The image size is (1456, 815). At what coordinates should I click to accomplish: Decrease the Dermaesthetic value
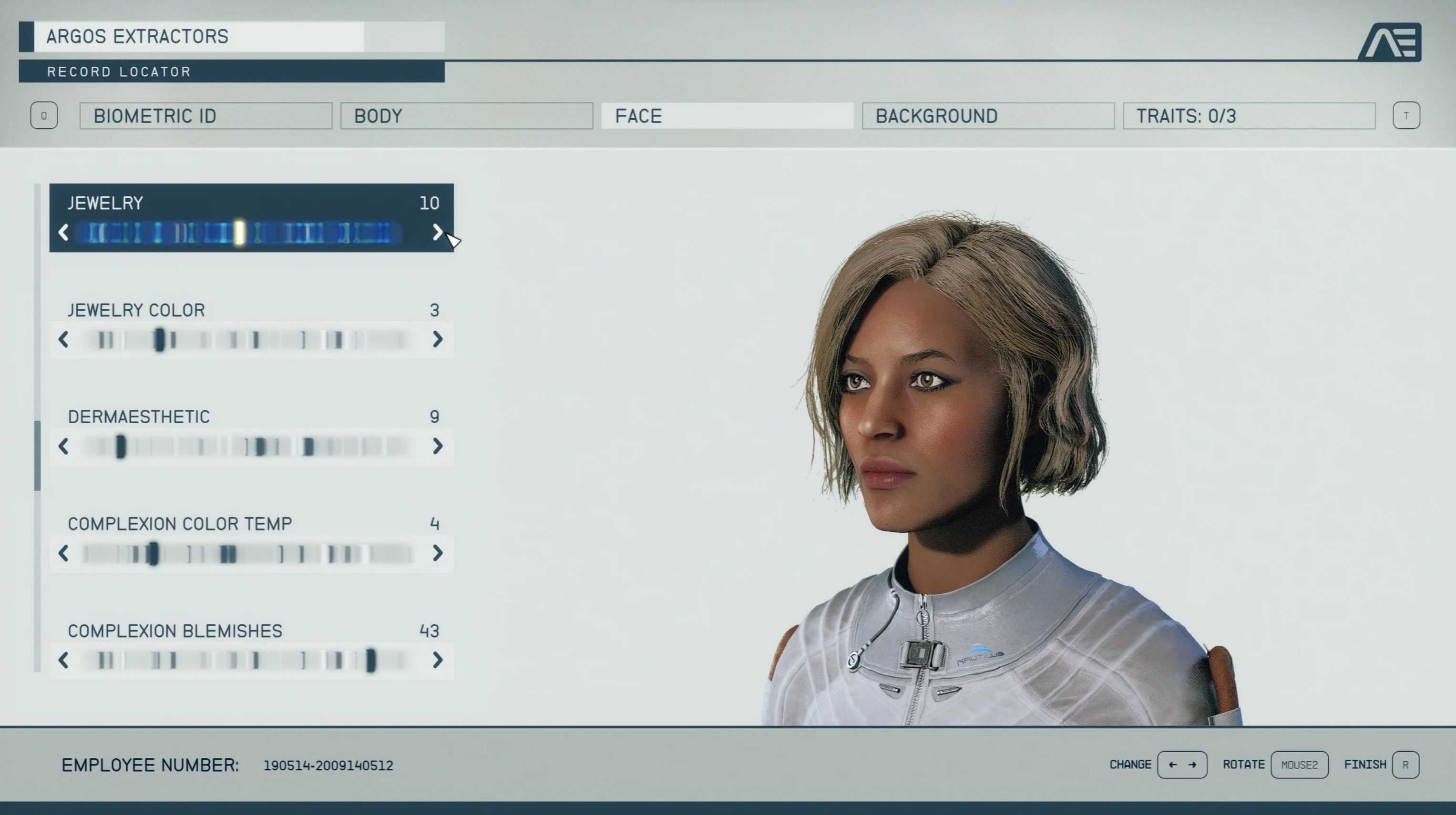coord(63,446)
